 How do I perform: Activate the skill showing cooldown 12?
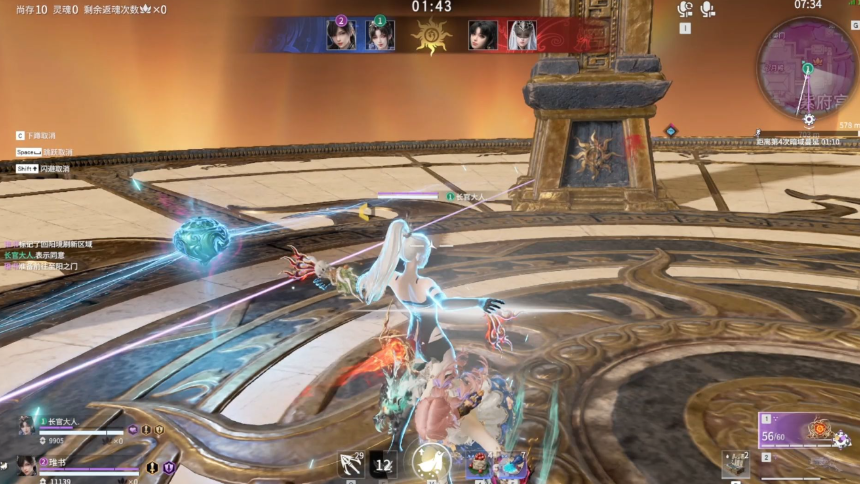[x=383, y=464]
